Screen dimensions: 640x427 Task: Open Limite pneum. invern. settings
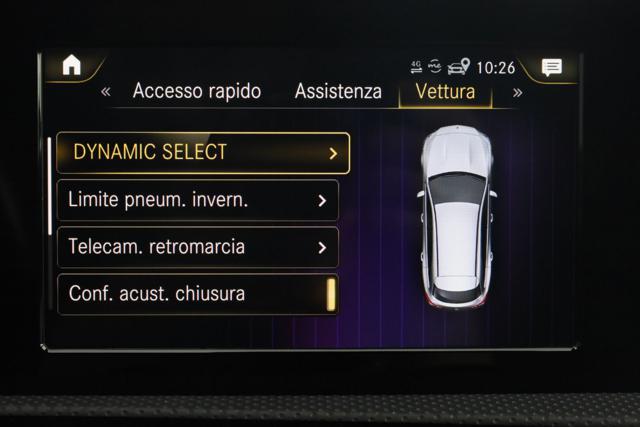[x=198, y=200]
